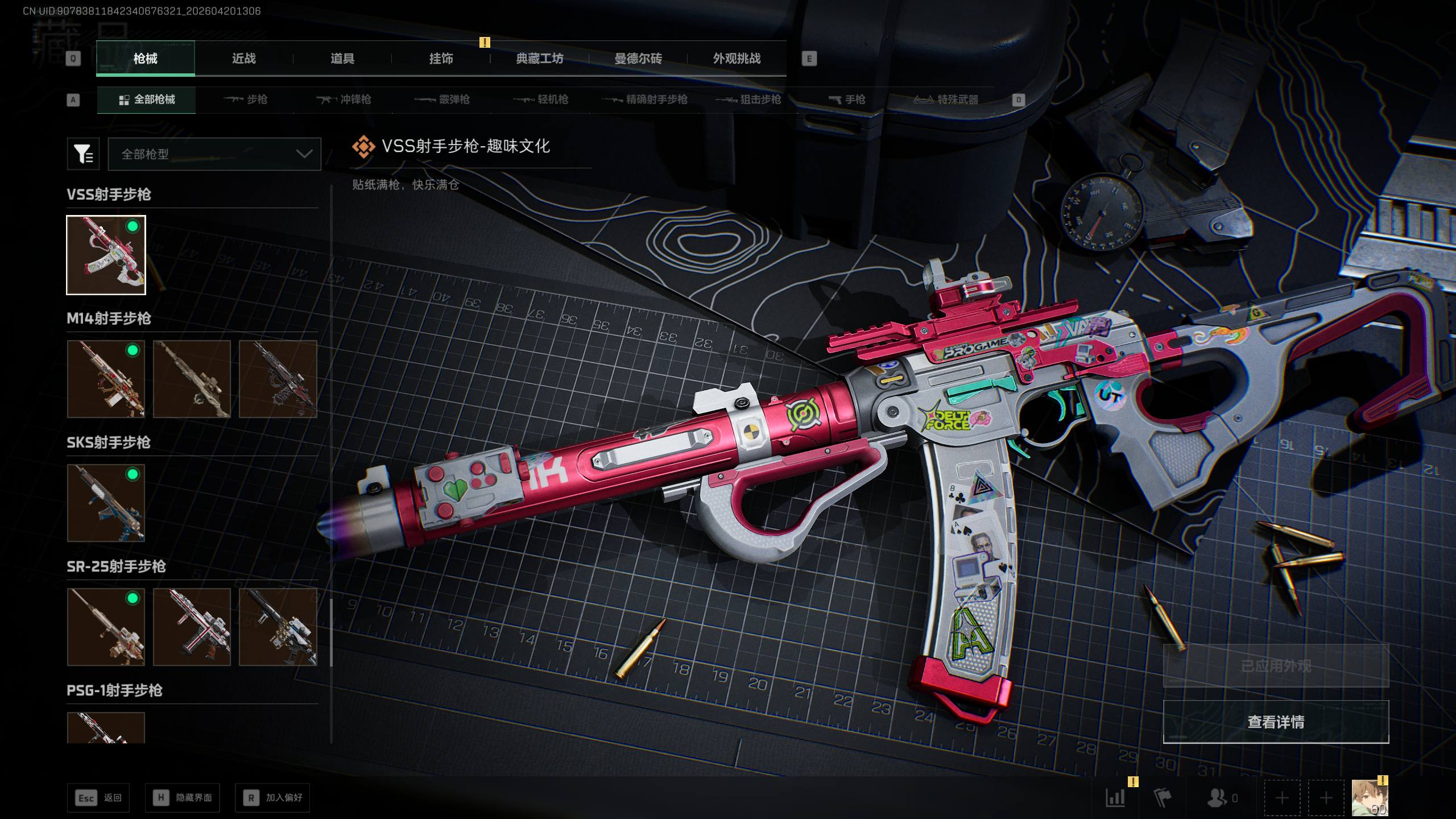The width and height of the screenshot is (1456, 819).
Task: Go to the 典藏工坊 tab
Action: (539, 59)
